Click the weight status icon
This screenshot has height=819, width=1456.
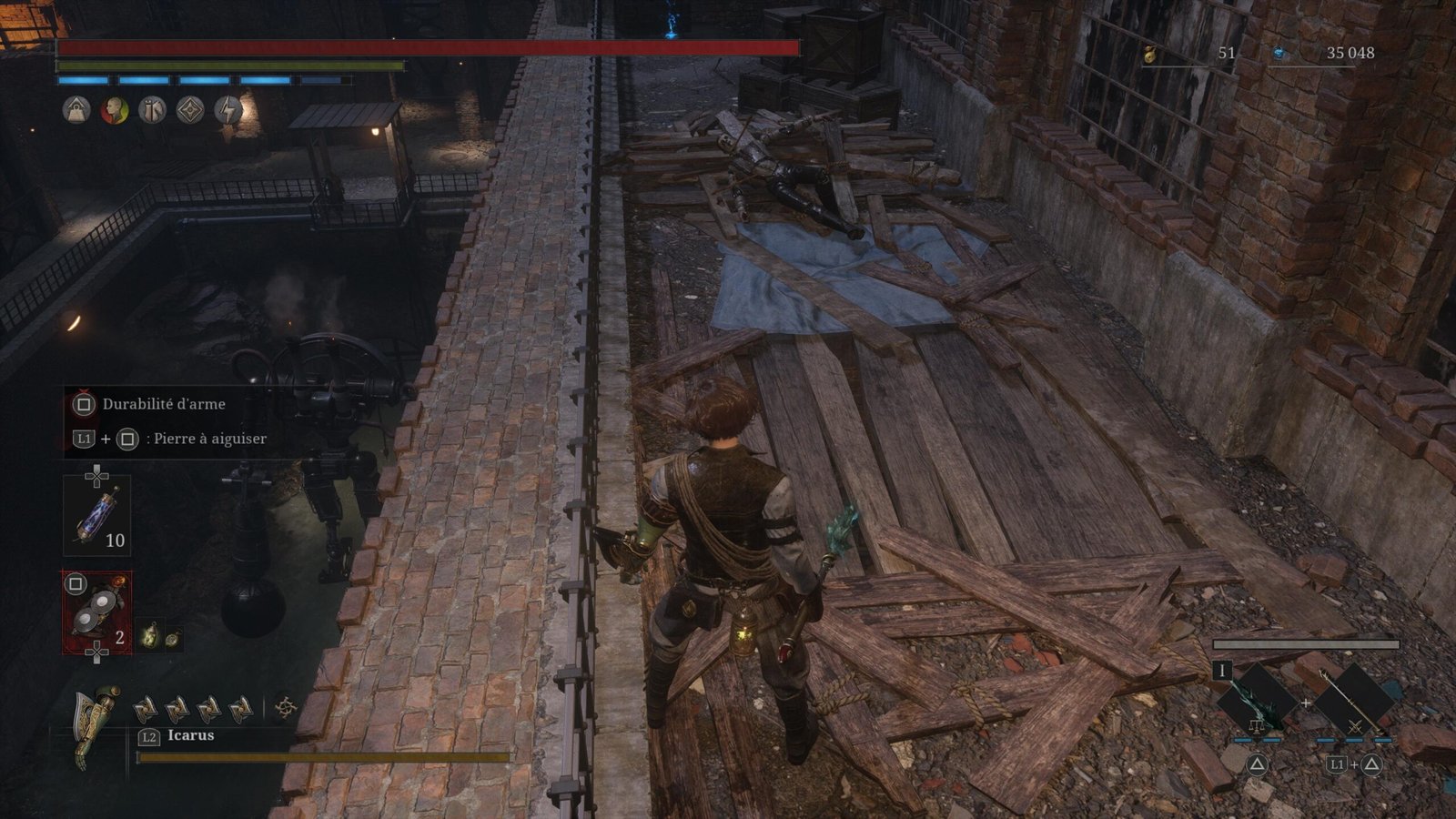coord(76,110)
